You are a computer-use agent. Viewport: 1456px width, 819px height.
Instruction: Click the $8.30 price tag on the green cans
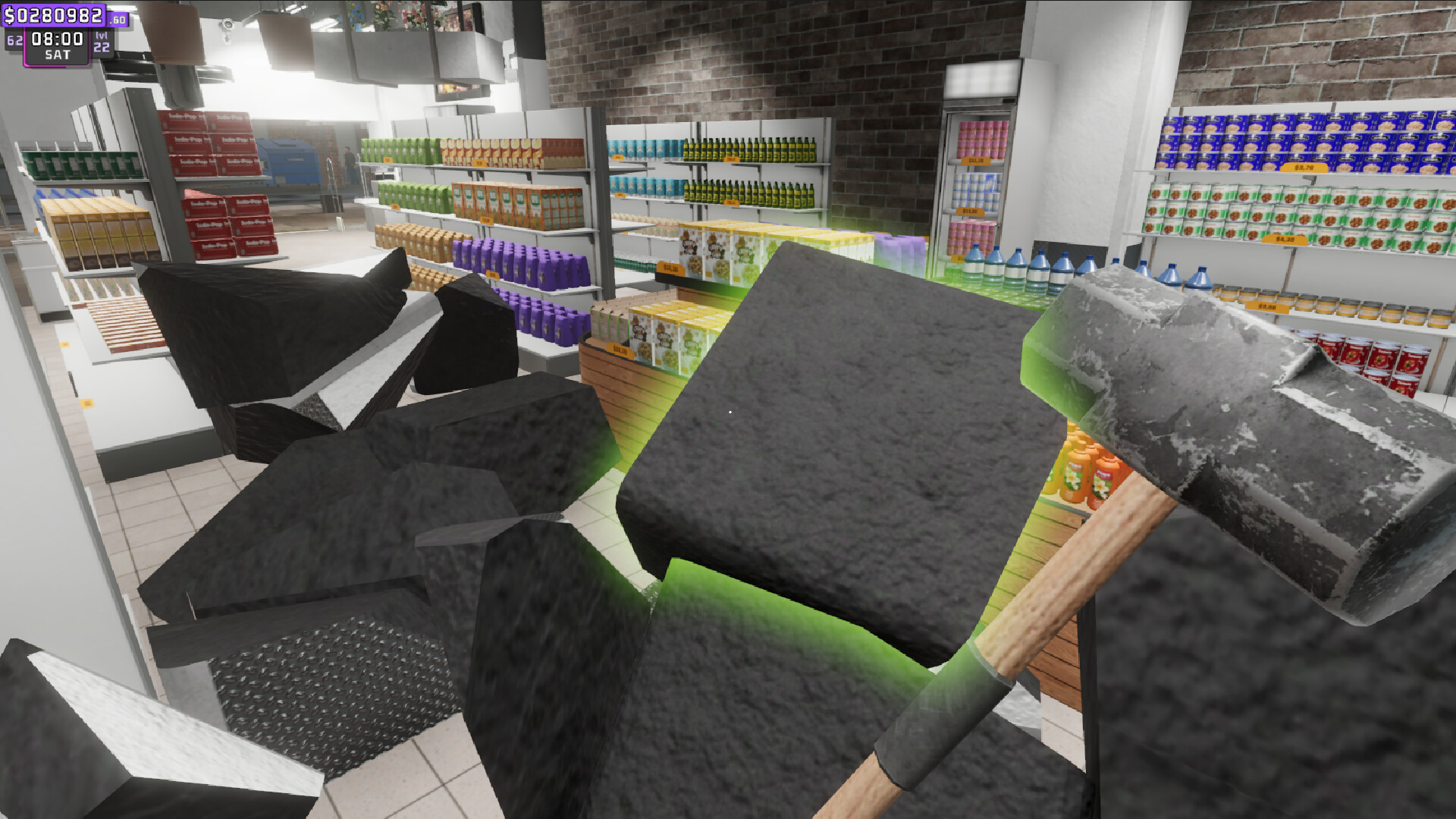point(1285,239)
